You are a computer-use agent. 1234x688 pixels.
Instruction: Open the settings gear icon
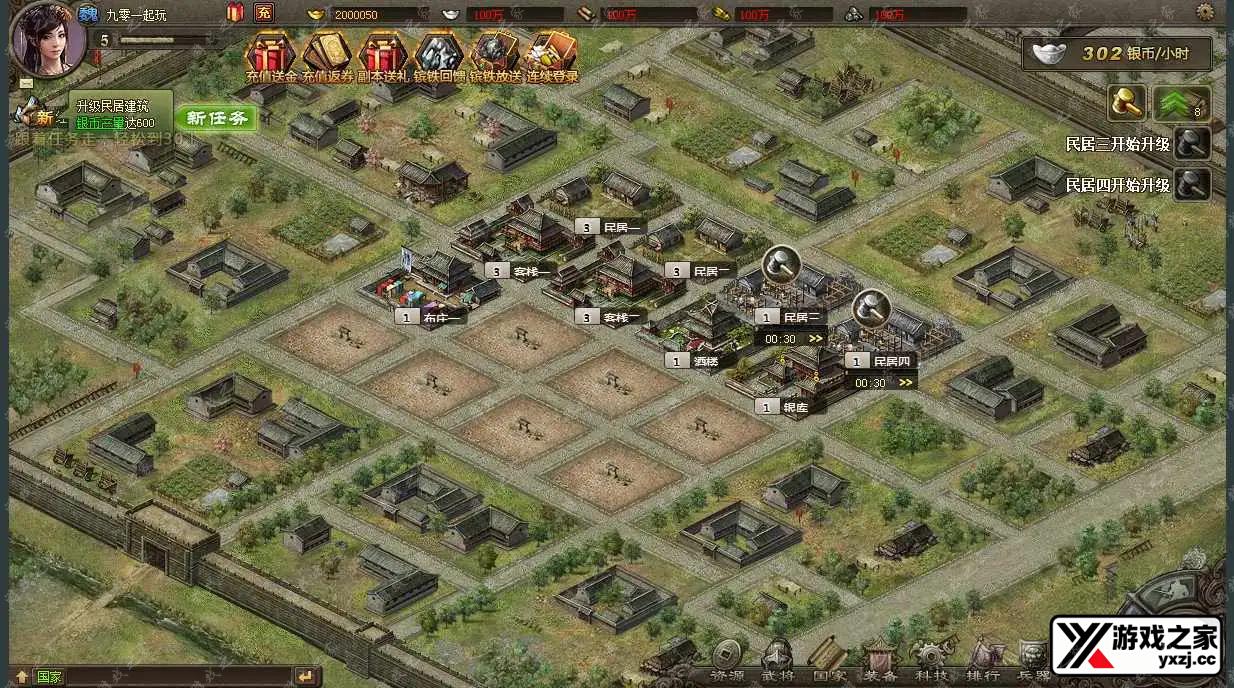[x=1205, y=12]
